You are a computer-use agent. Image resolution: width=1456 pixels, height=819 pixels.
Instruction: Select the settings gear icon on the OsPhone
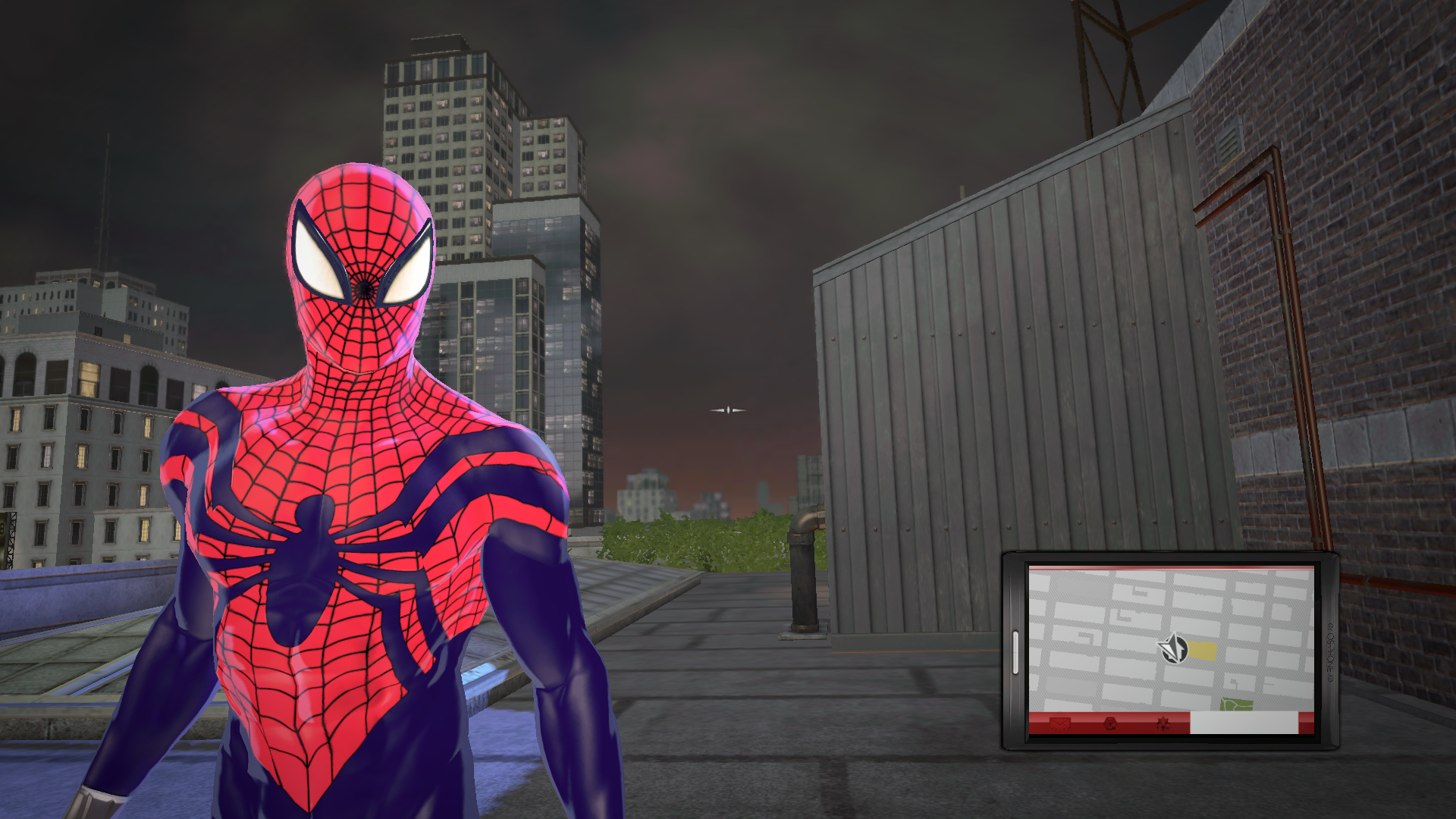click(x=1163, y=724)
